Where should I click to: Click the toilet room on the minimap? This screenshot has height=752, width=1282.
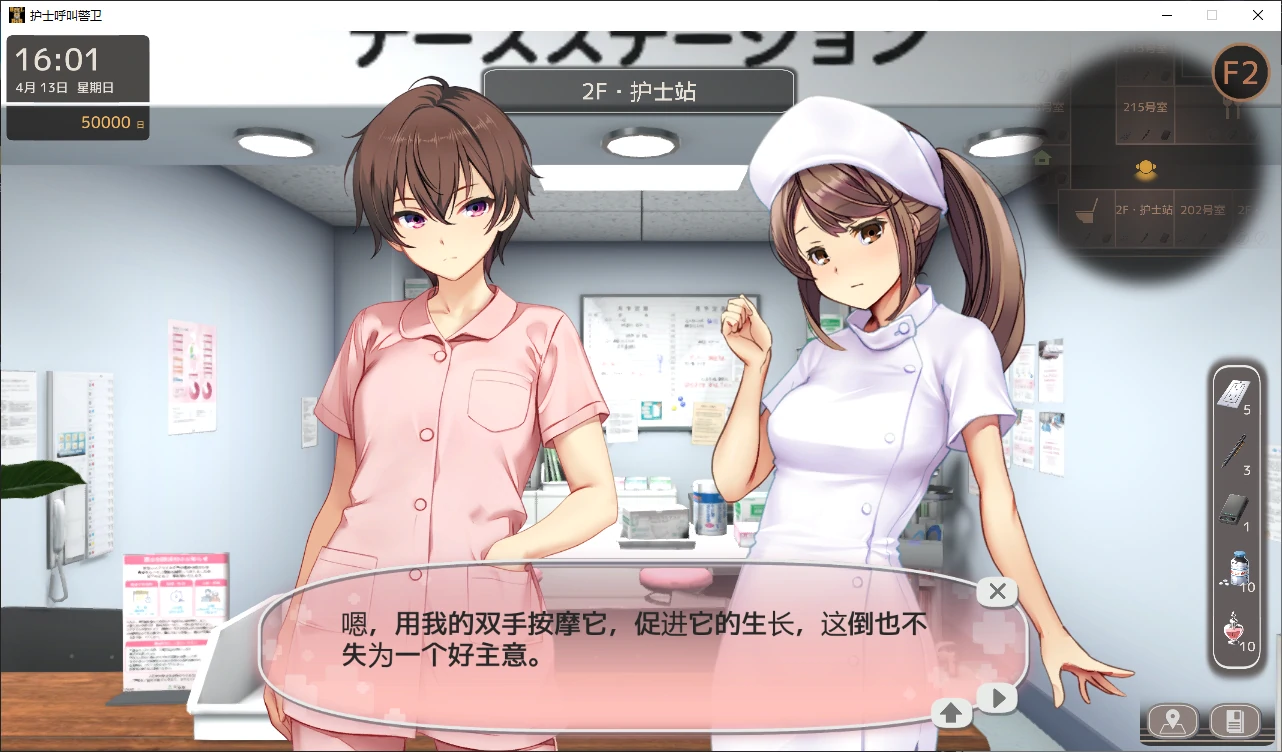[1085, 212]
